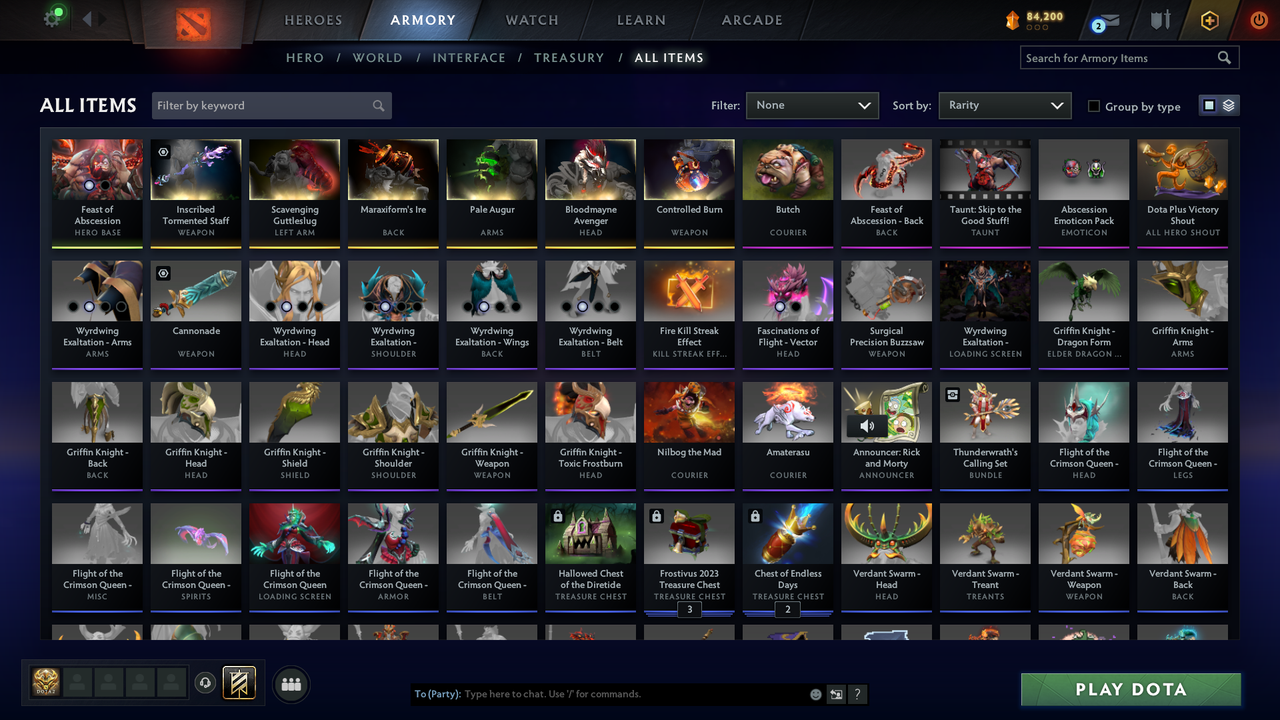Open the Shards shop icon

(x=1013, y=17)
